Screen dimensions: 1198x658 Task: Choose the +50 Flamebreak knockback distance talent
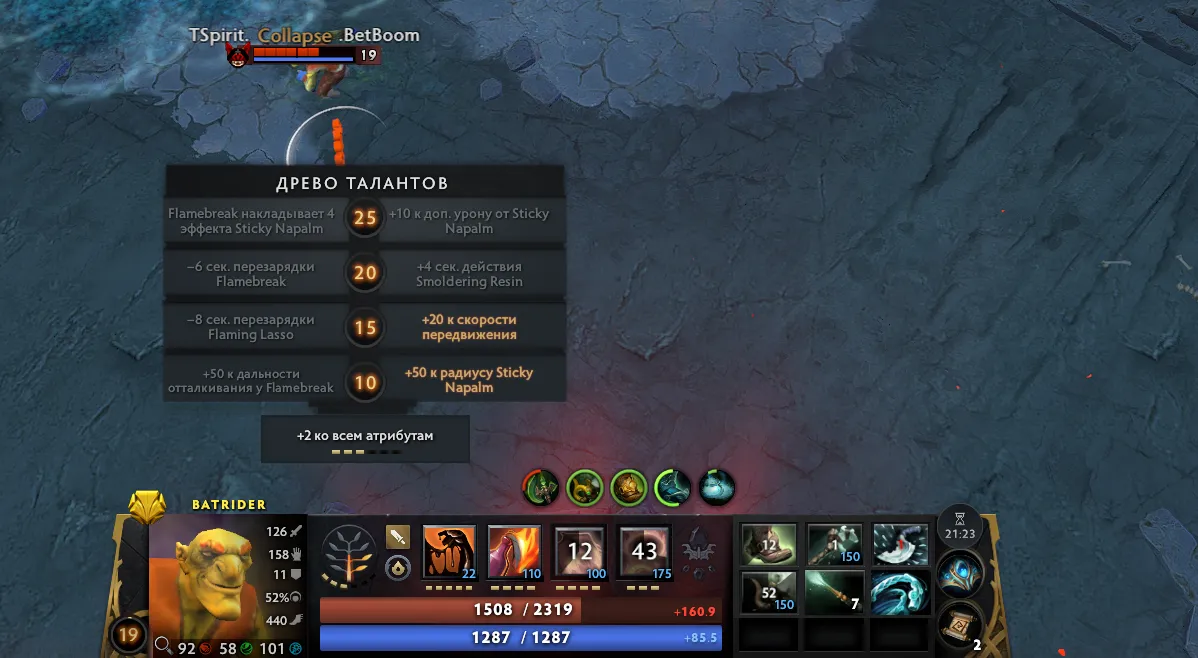pos(253,380)
